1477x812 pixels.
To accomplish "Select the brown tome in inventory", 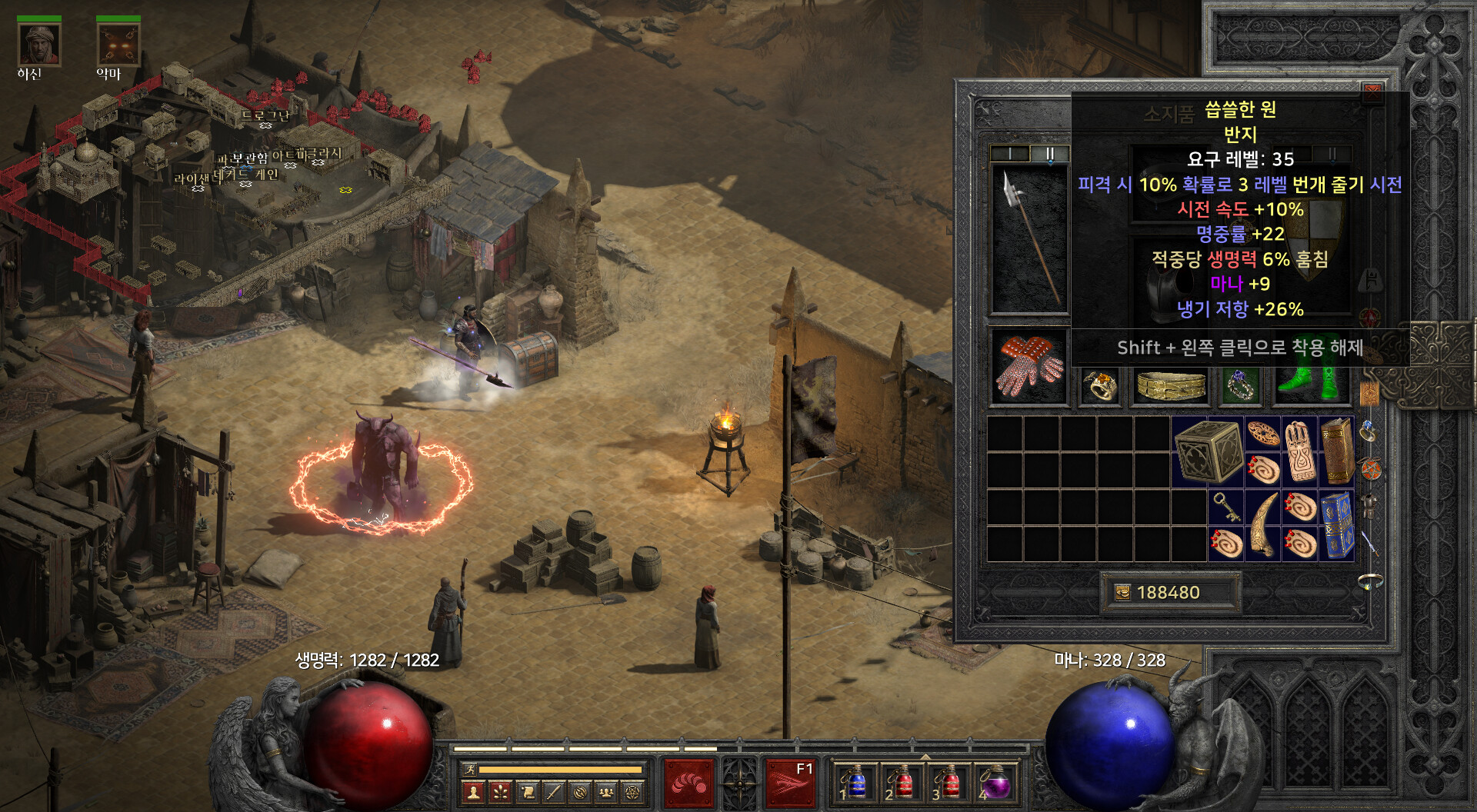I will click(x=1337, y=451).
